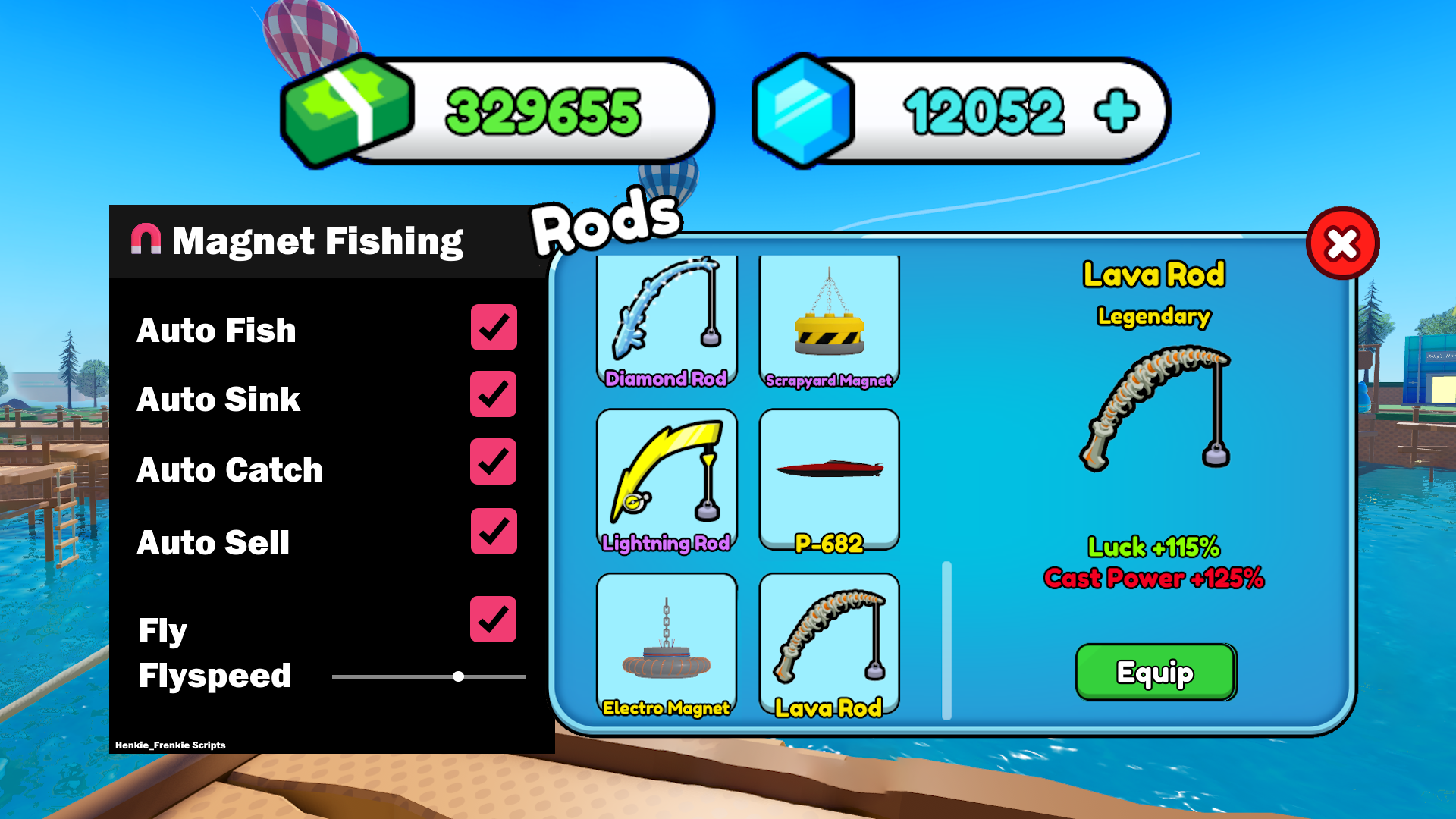Select the Diamond Rod tile
1456x819 pixels.
pos(667,322)
